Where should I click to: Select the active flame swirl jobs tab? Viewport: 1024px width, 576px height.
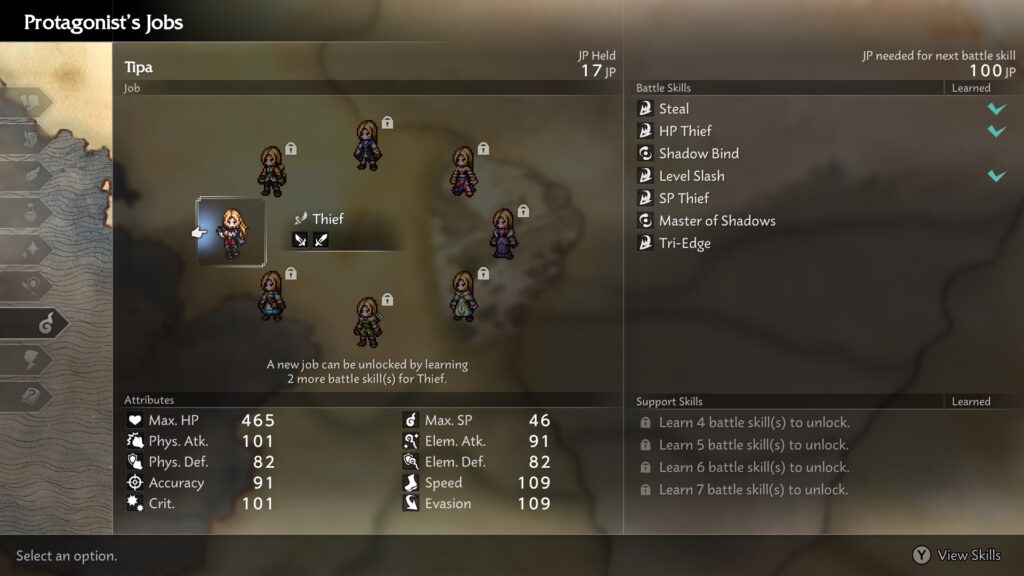click(42, 322)
